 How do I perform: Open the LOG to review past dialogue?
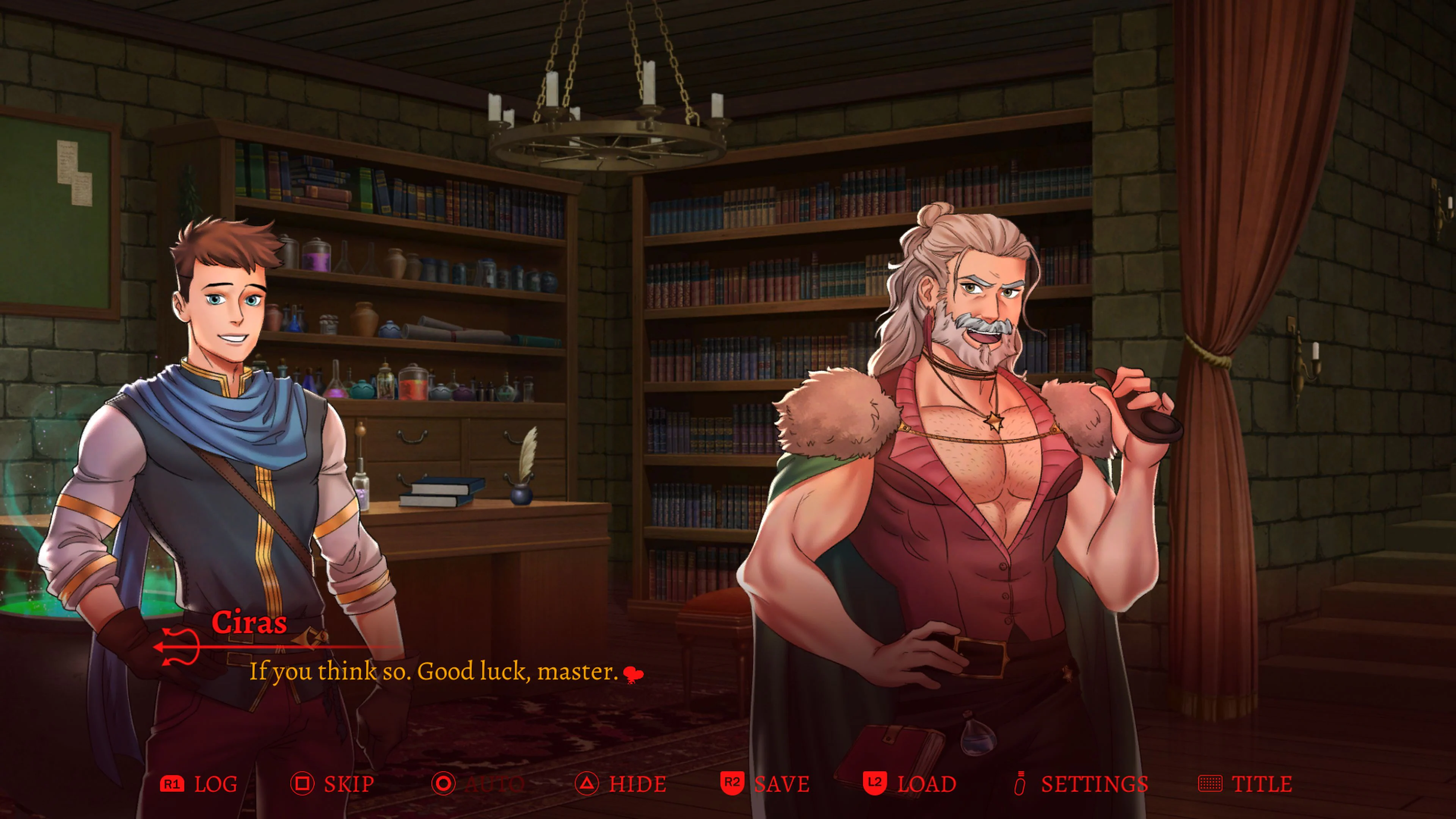(x=216, y=784)
